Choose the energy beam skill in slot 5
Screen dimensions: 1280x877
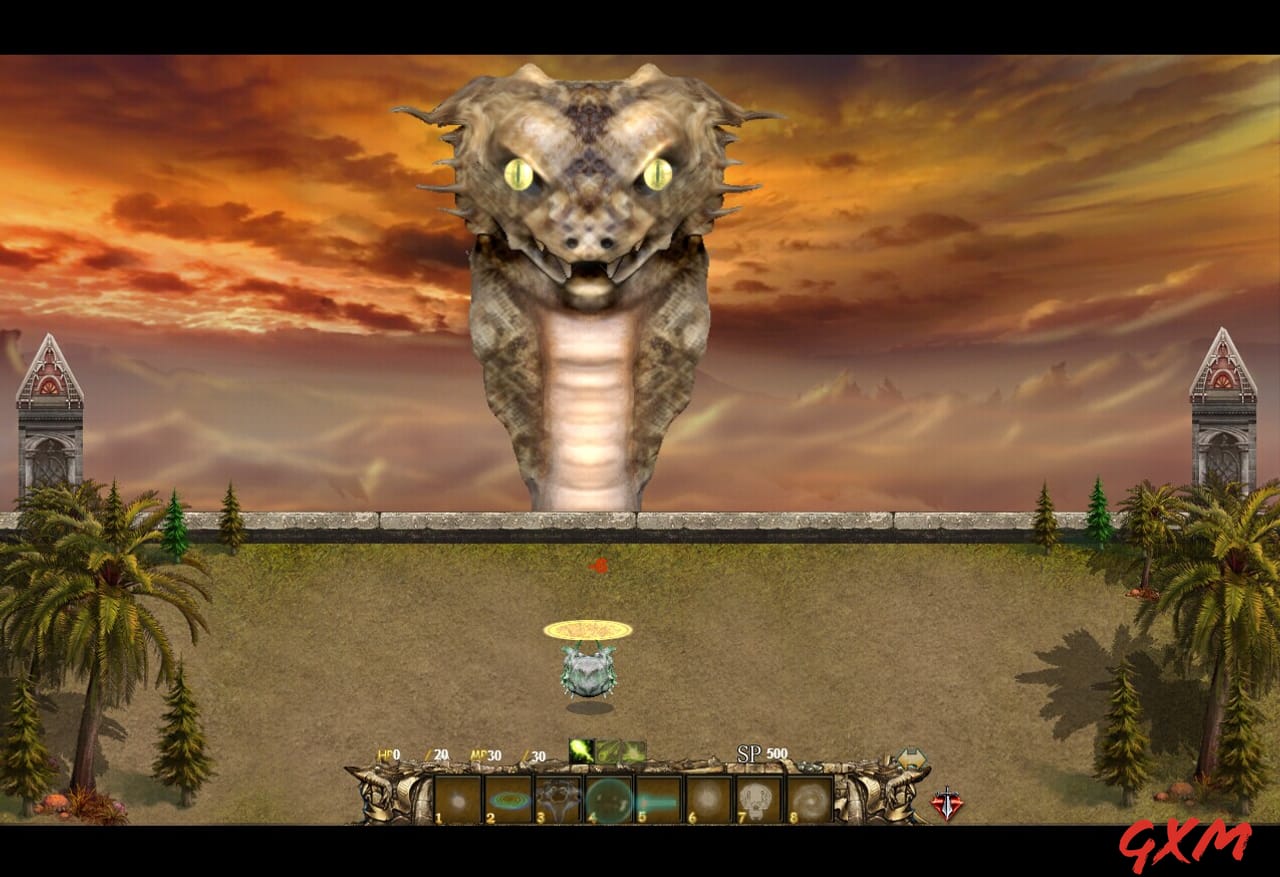pyautogui.click(x=657, y=799)
